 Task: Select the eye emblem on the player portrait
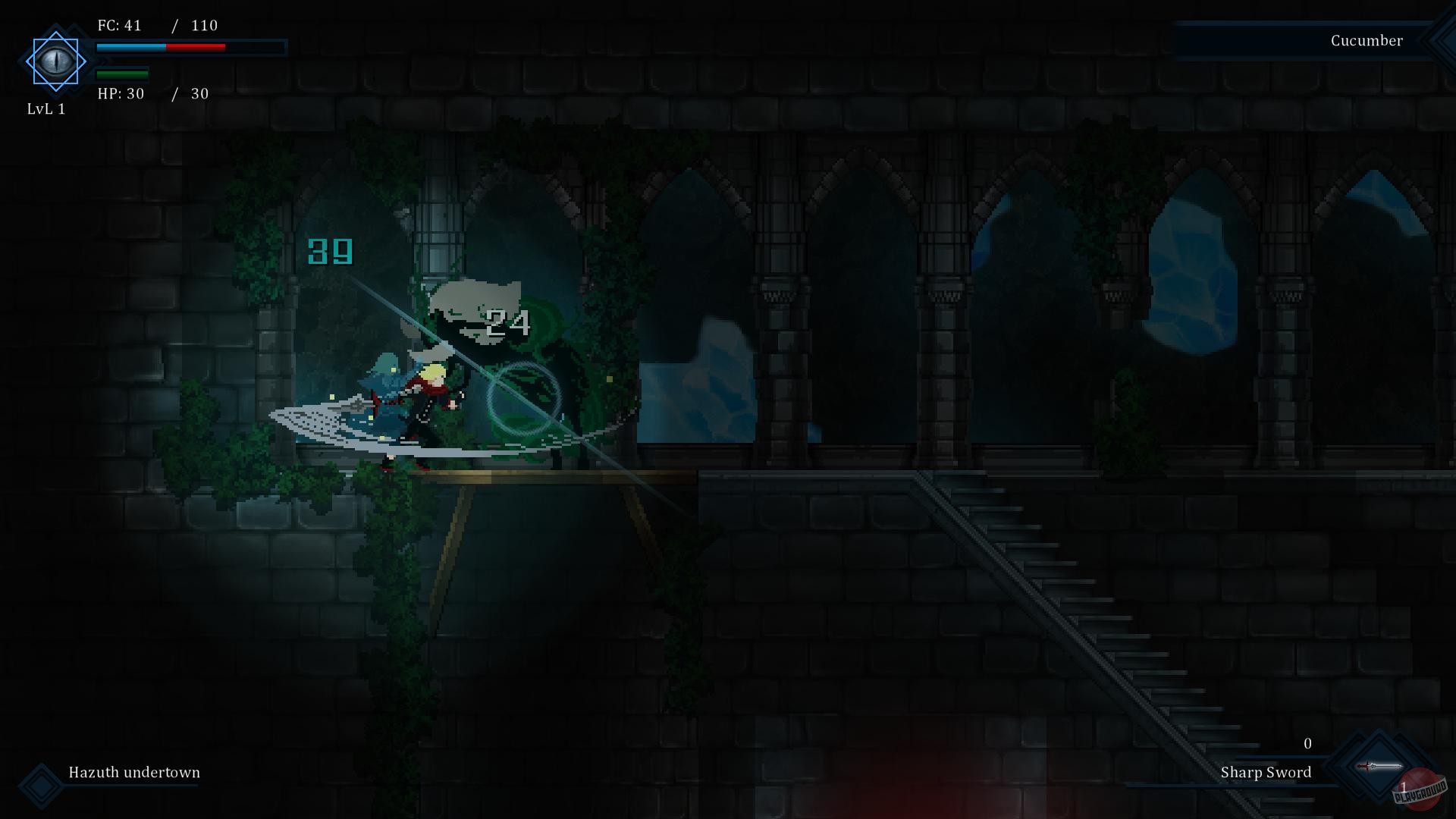tap(55, 61)
